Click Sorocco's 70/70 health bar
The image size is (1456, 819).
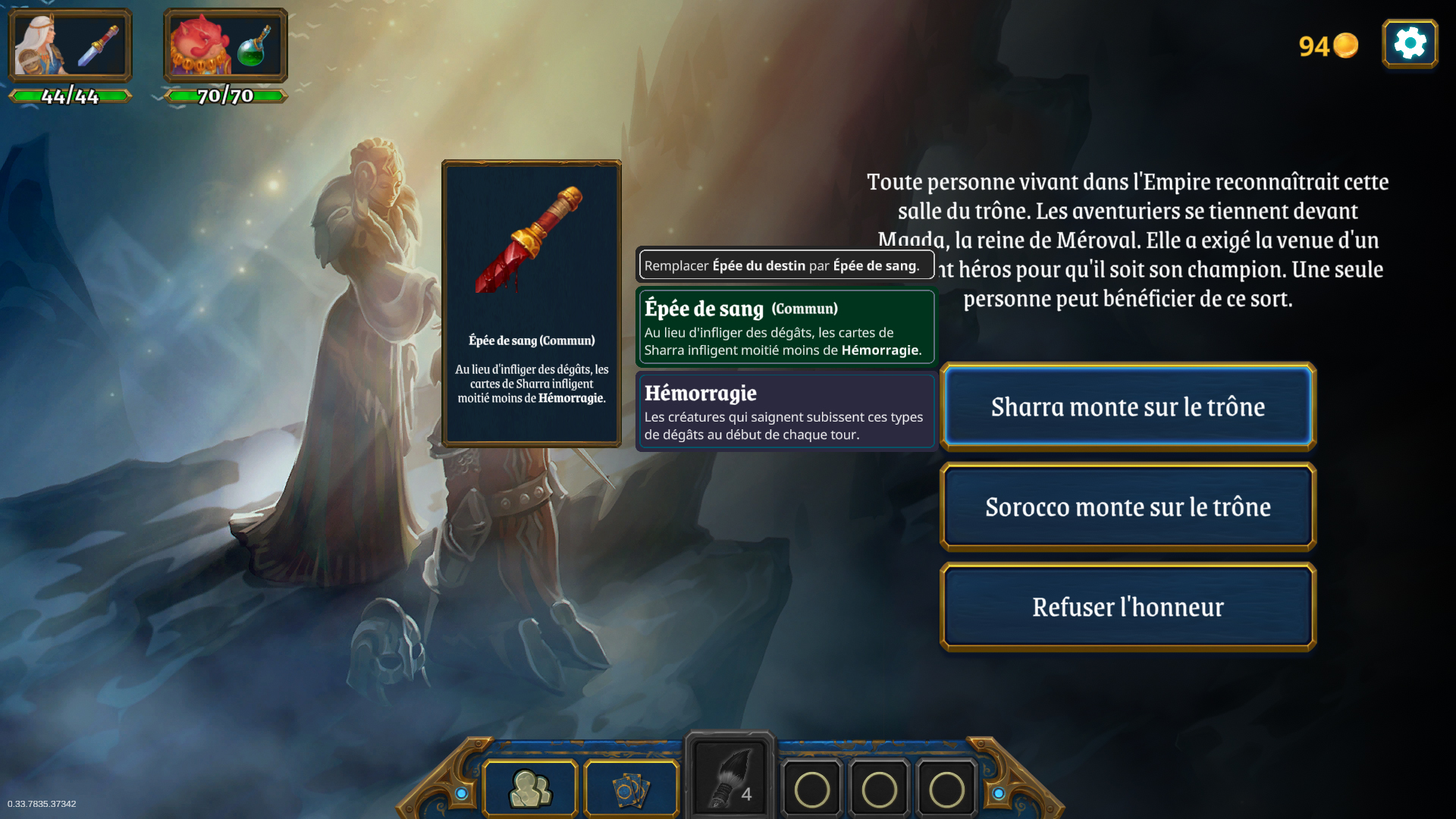[224, 96]
